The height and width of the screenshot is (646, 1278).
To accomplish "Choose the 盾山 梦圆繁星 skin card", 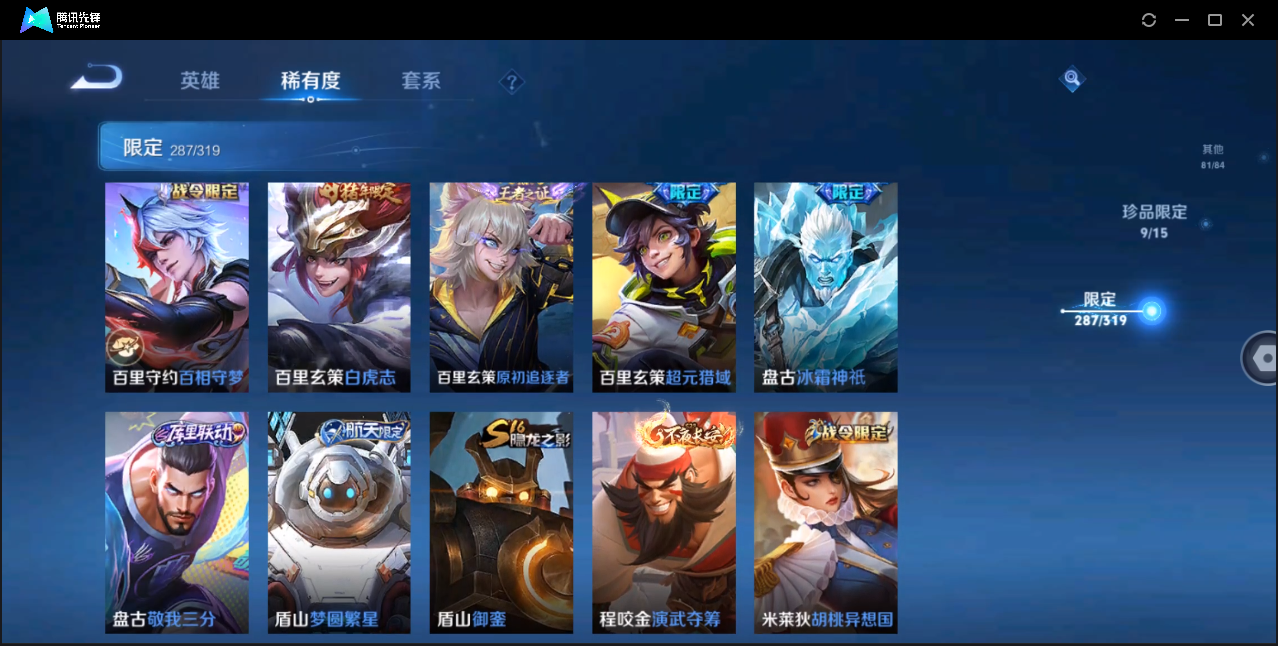I will (339, 522).
